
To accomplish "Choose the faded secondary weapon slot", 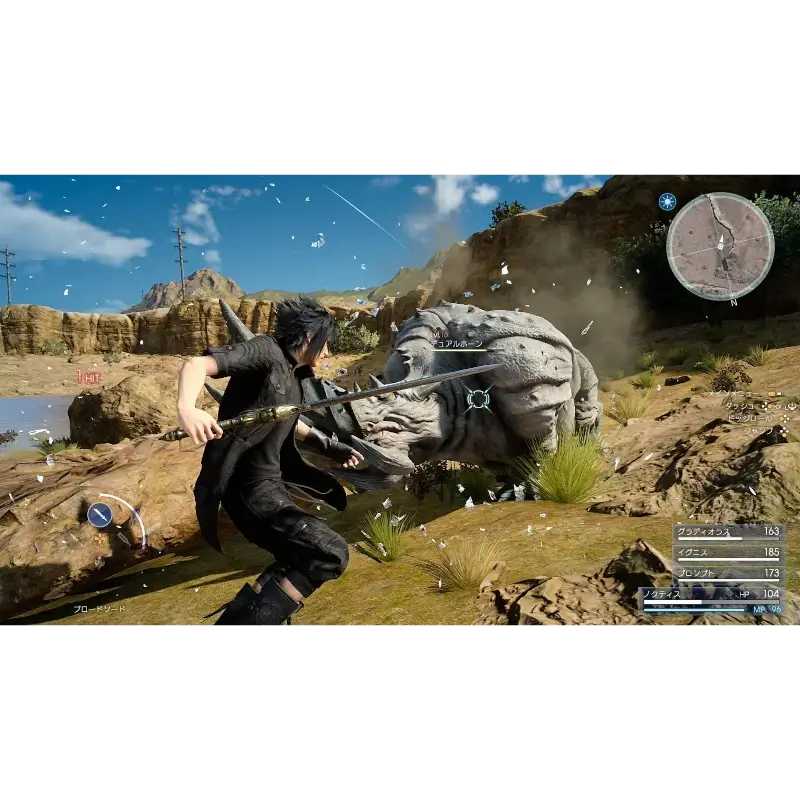I will (x=124, y=539).
